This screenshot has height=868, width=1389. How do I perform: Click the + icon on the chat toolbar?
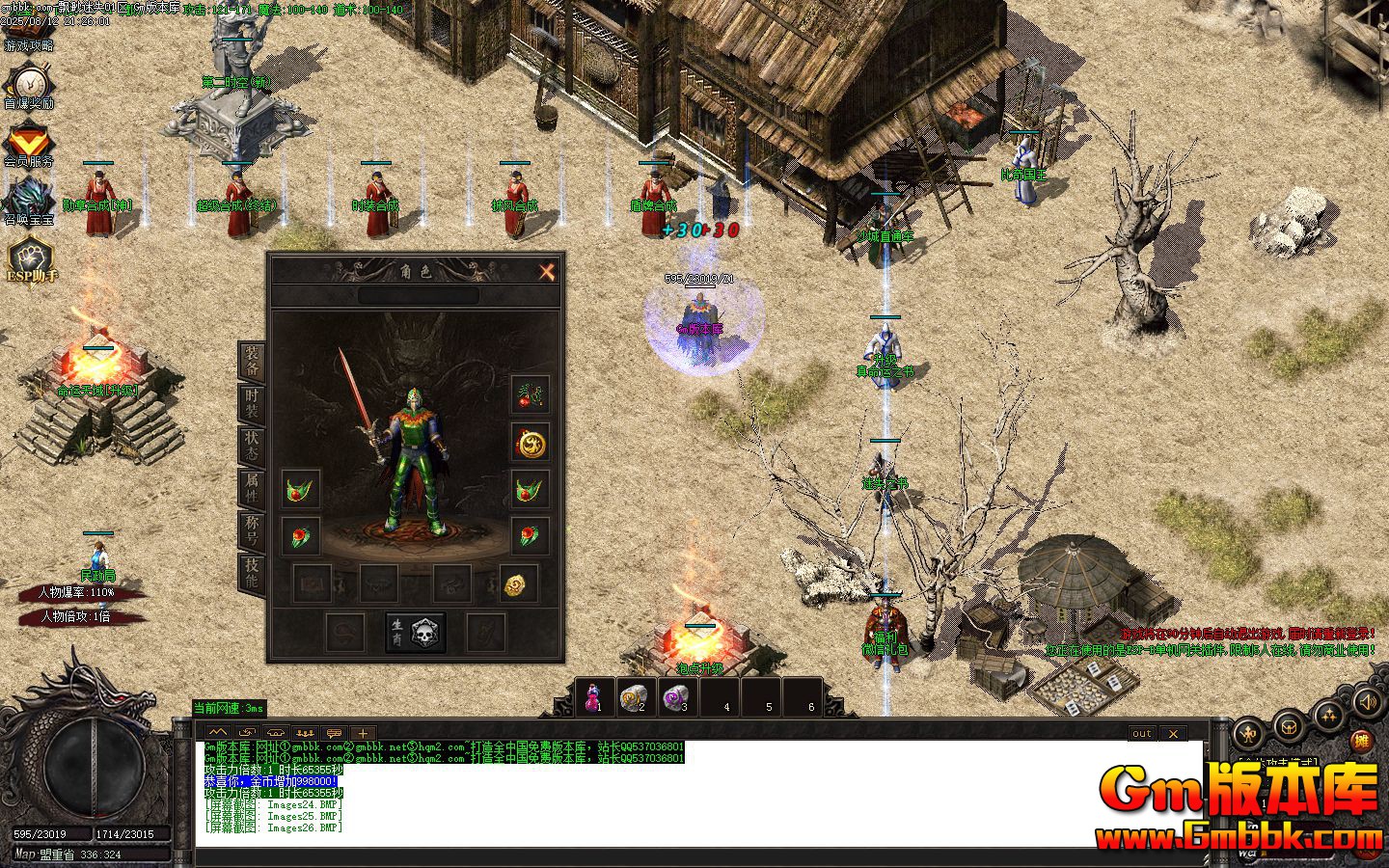tap(361, 733)
